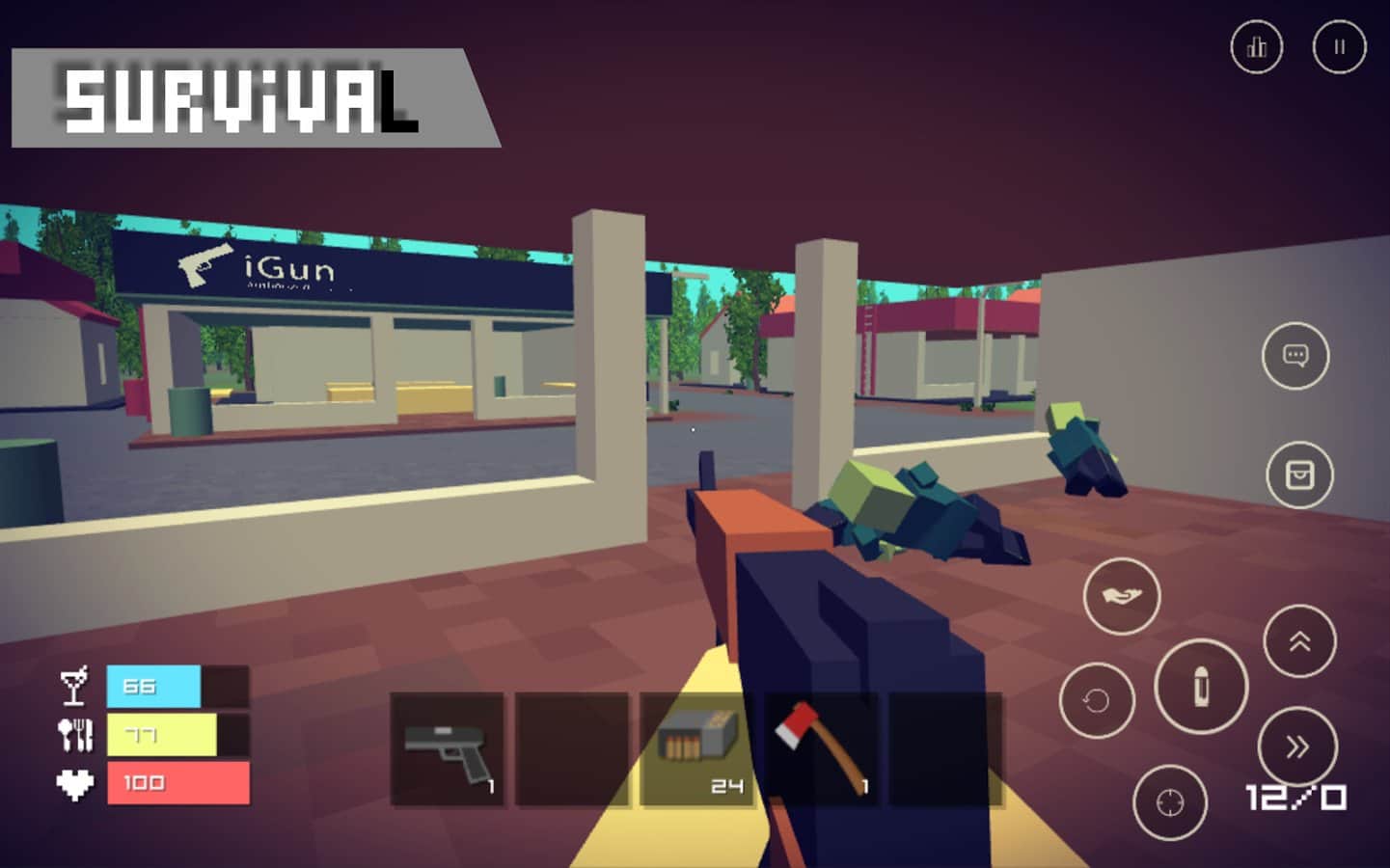Open the stats bar-chart icon
Viewport: 1390px width, 868px height.
tap(1256, 46)
